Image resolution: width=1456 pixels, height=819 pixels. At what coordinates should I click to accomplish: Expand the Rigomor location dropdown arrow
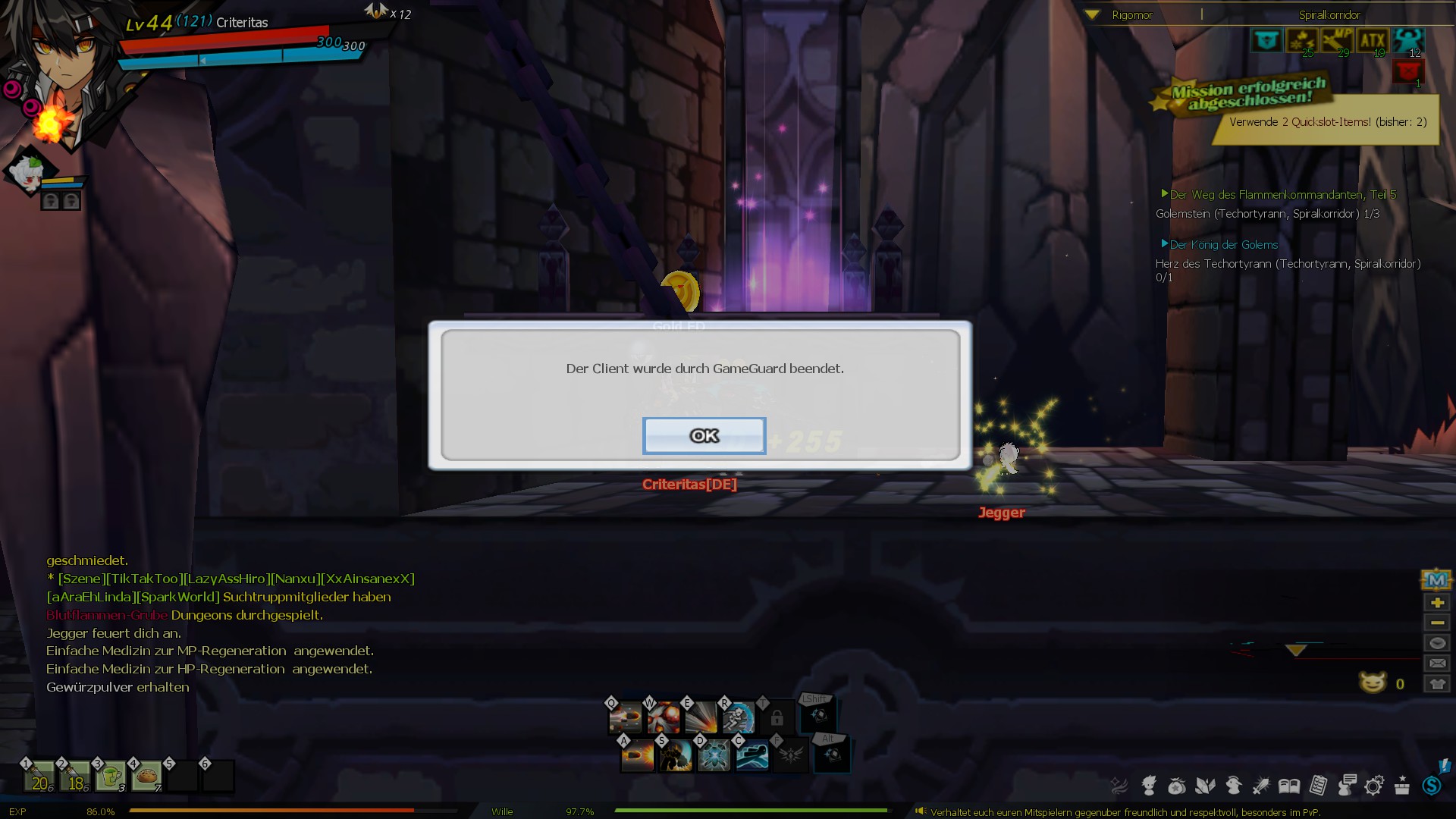(1092, 14)
